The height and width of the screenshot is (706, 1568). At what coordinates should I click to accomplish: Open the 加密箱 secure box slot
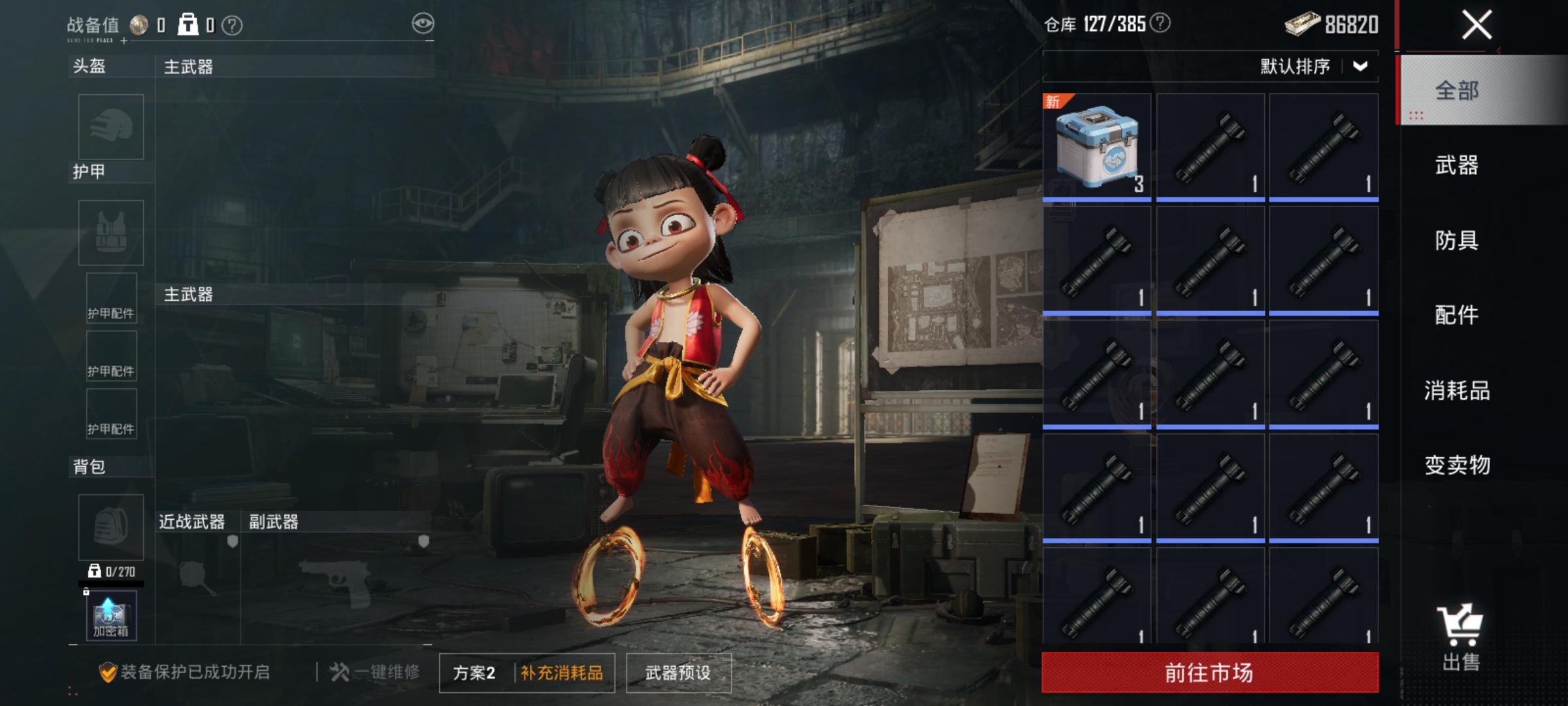111,616
